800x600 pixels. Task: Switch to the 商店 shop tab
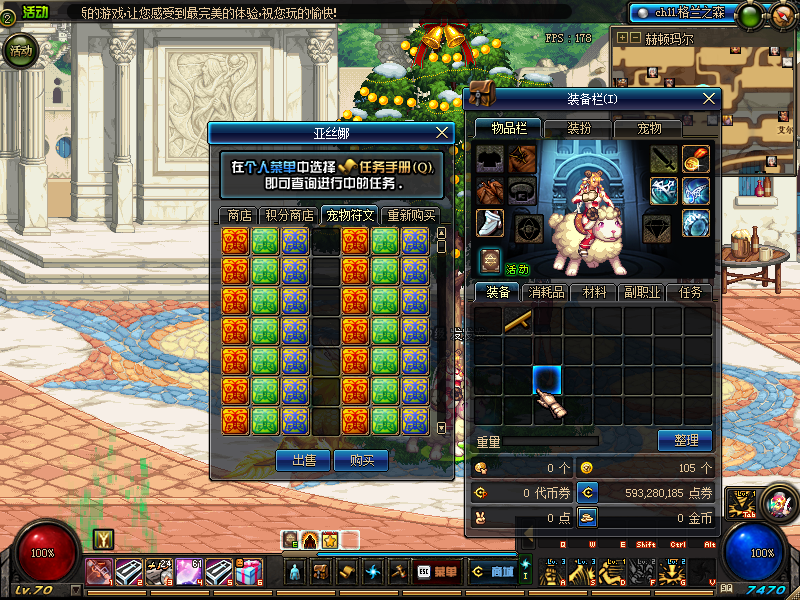239,215
